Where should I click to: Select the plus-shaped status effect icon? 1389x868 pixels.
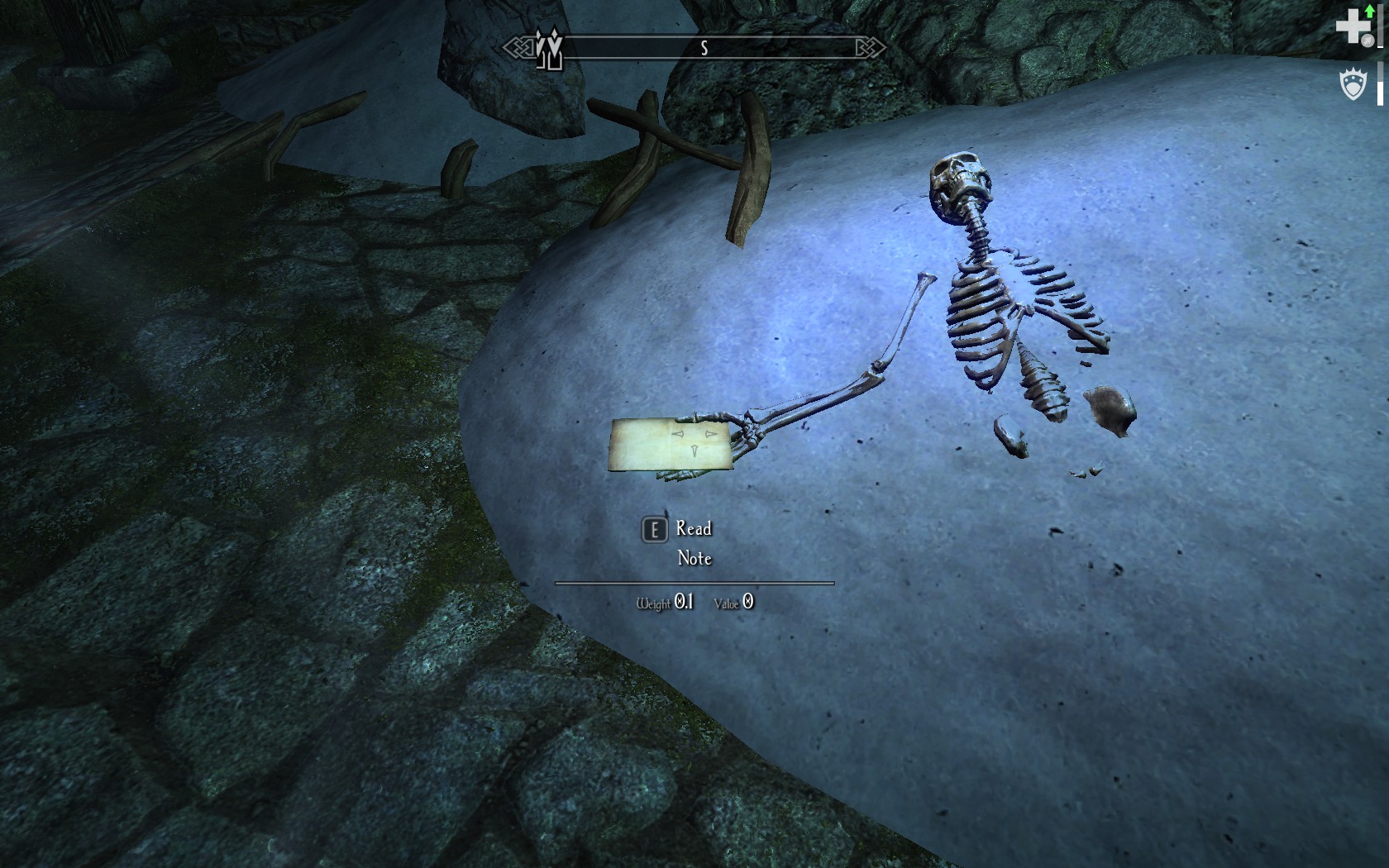click(1353, 26)
